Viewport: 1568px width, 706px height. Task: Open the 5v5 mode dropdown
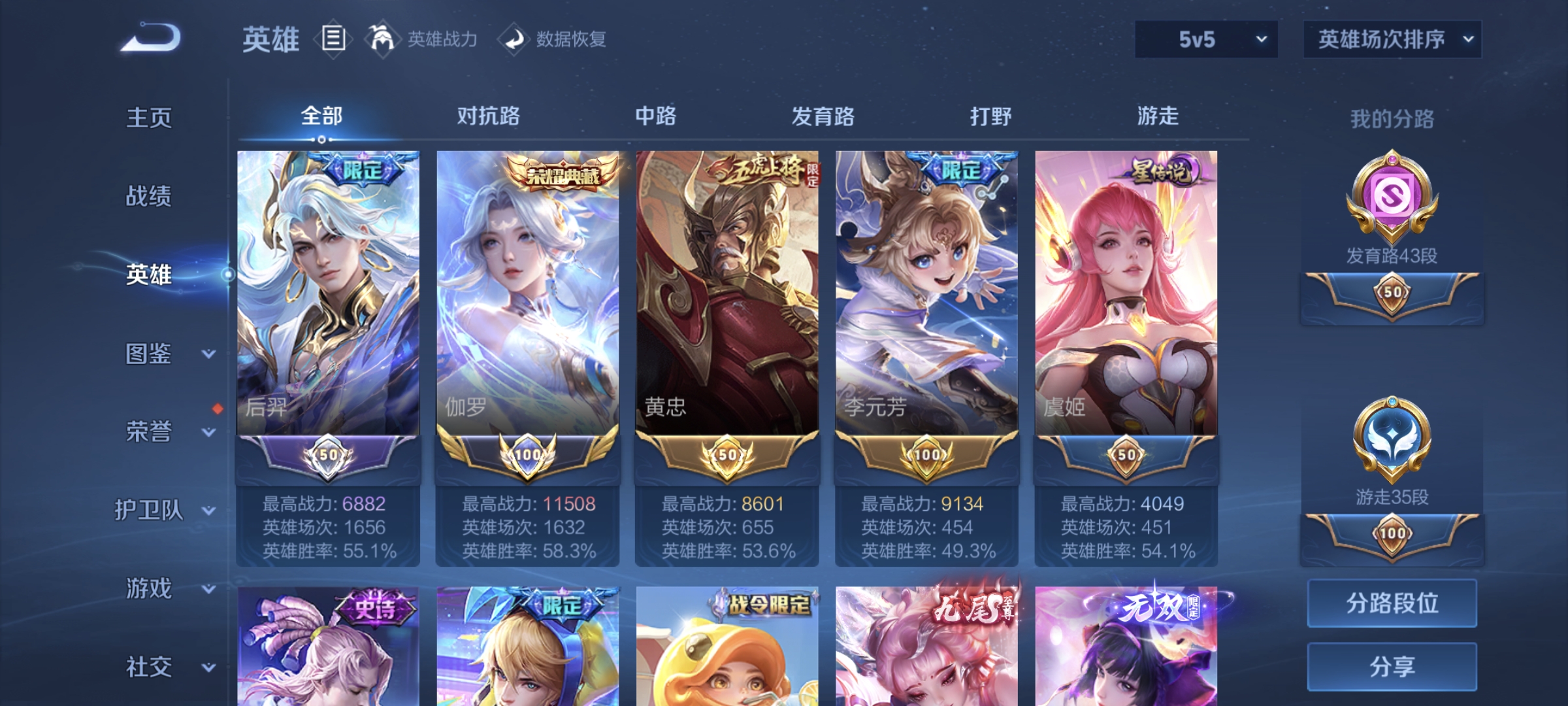point(1204,39)
